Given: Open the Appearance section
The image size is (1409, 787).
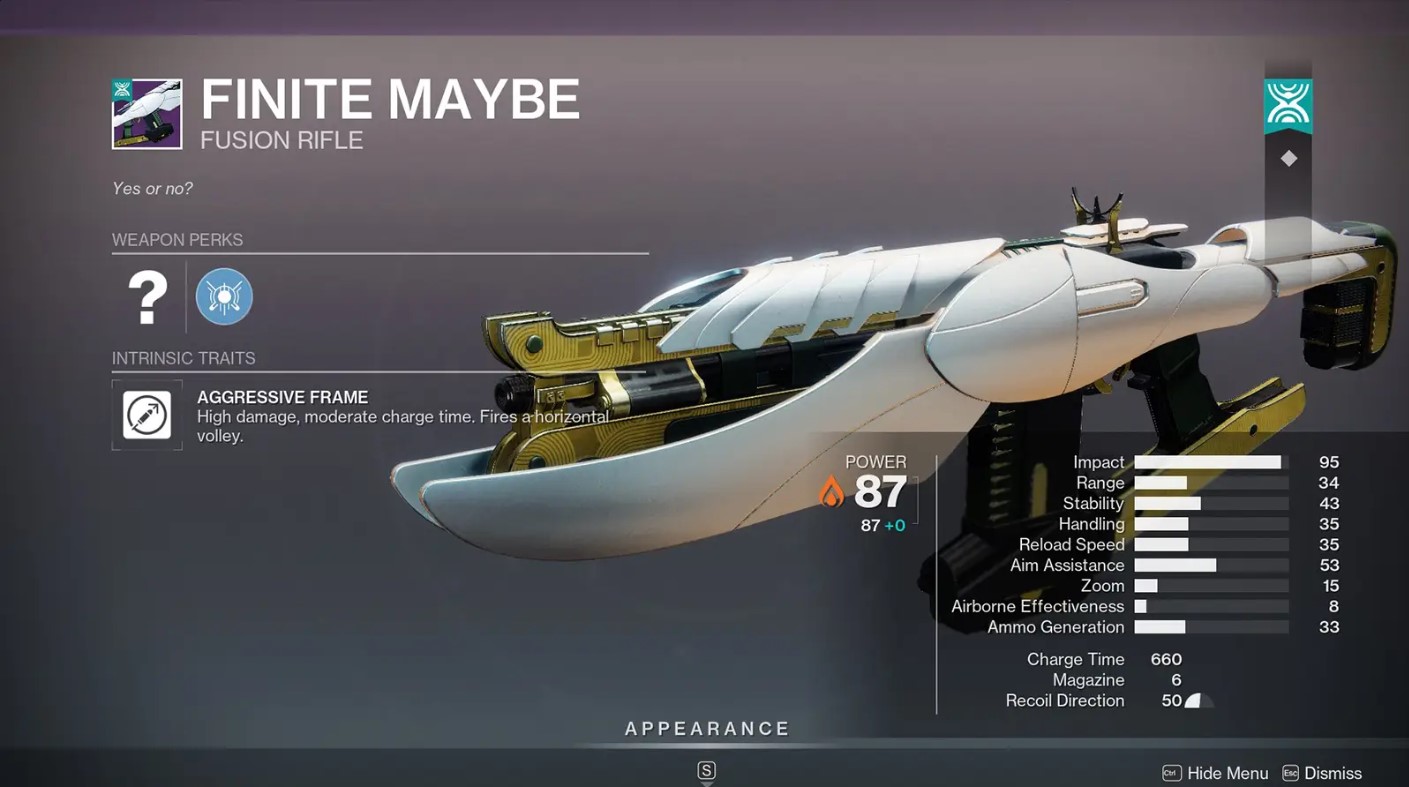Looking at the screenshot, I should click(707, 729).
